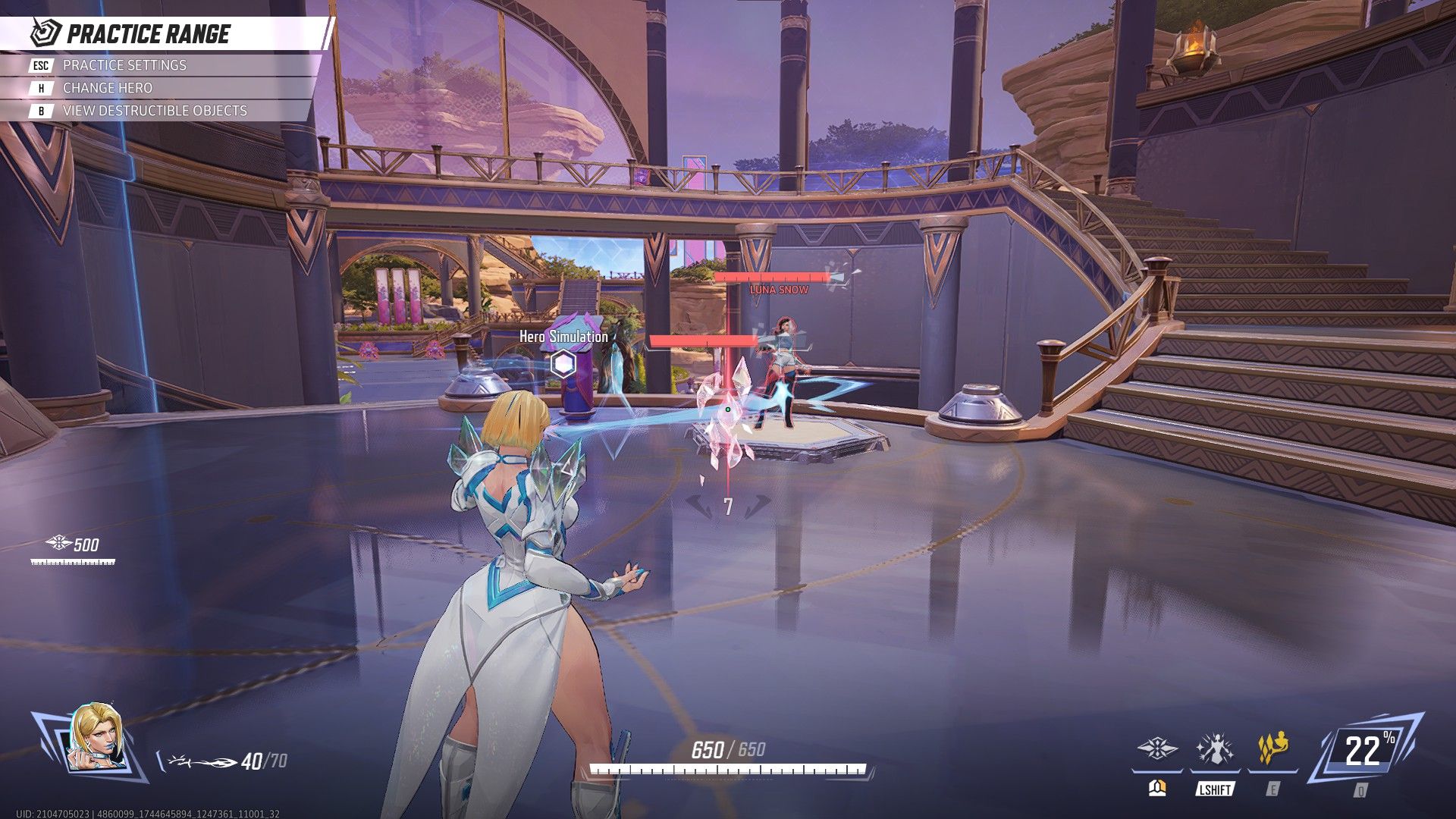This screenshot has width=1456, height=819.
Task: Activate the diamond crystal ability icon
Action: click(x=1157, y=749)
